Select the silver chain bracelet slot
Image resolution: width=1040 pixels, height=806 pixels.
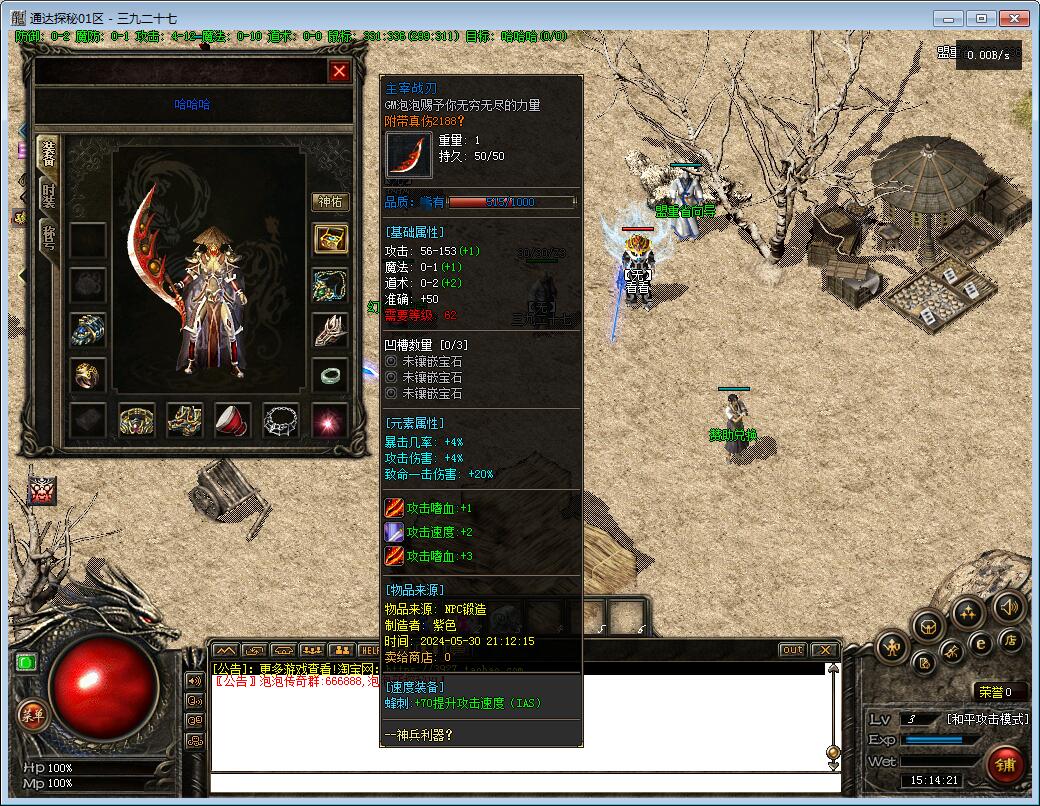point(281,420)
